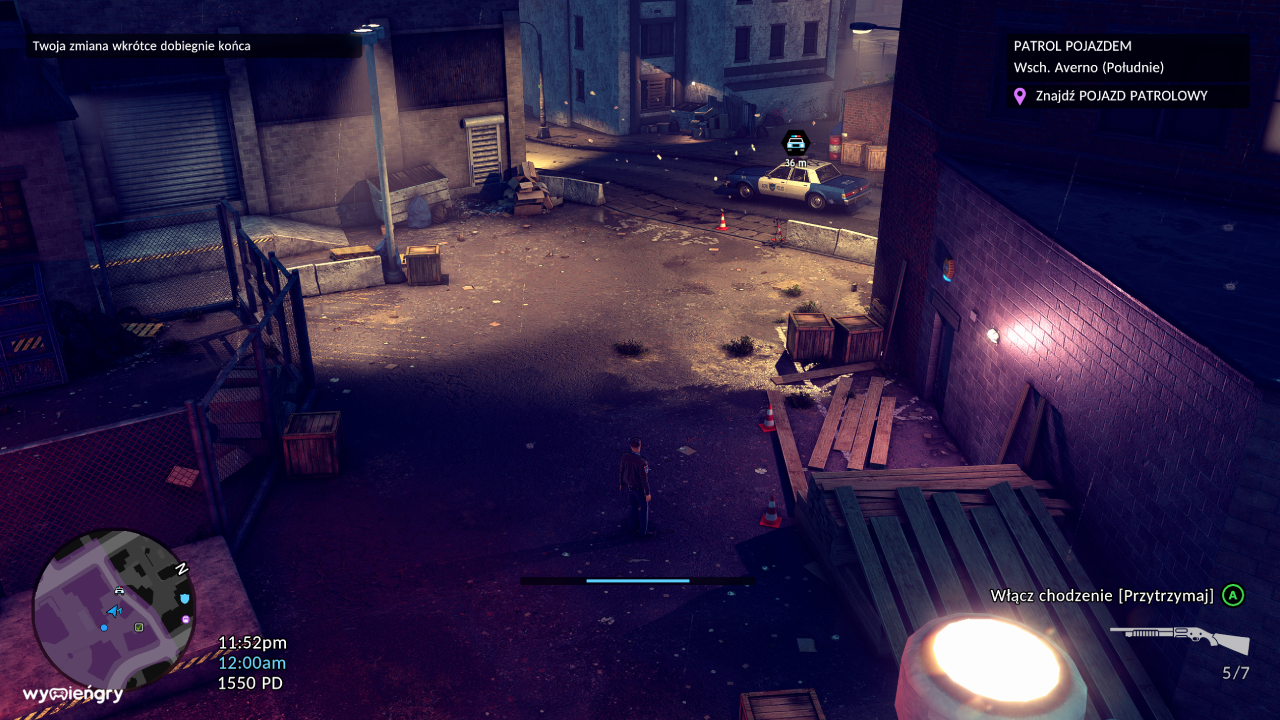Select the shotgun weapon icon
The image size is (1280, 720).
(1179, 637)
